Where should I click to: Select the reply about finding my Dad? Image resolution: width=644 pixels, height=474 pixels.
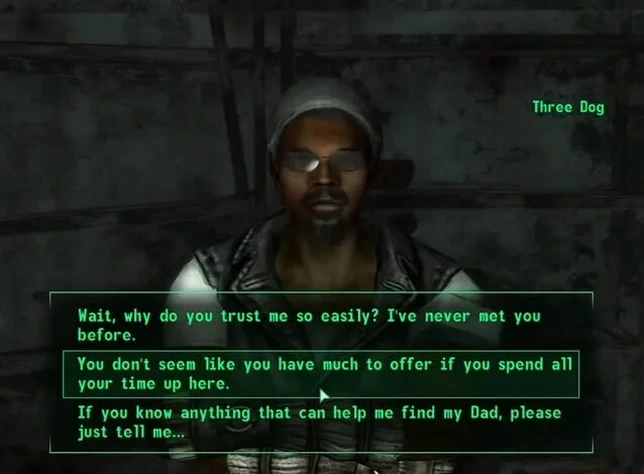(318, 422)
